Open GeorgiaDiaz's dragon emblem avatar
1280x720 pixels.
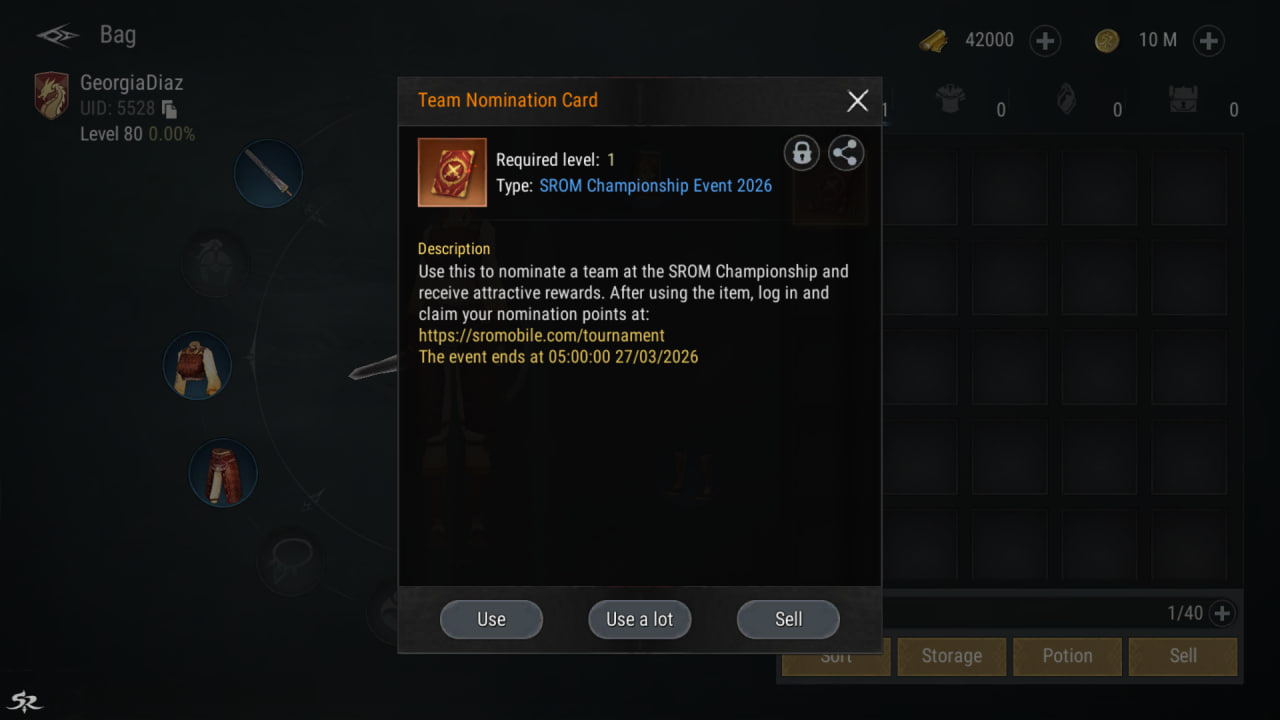[52, 96]
